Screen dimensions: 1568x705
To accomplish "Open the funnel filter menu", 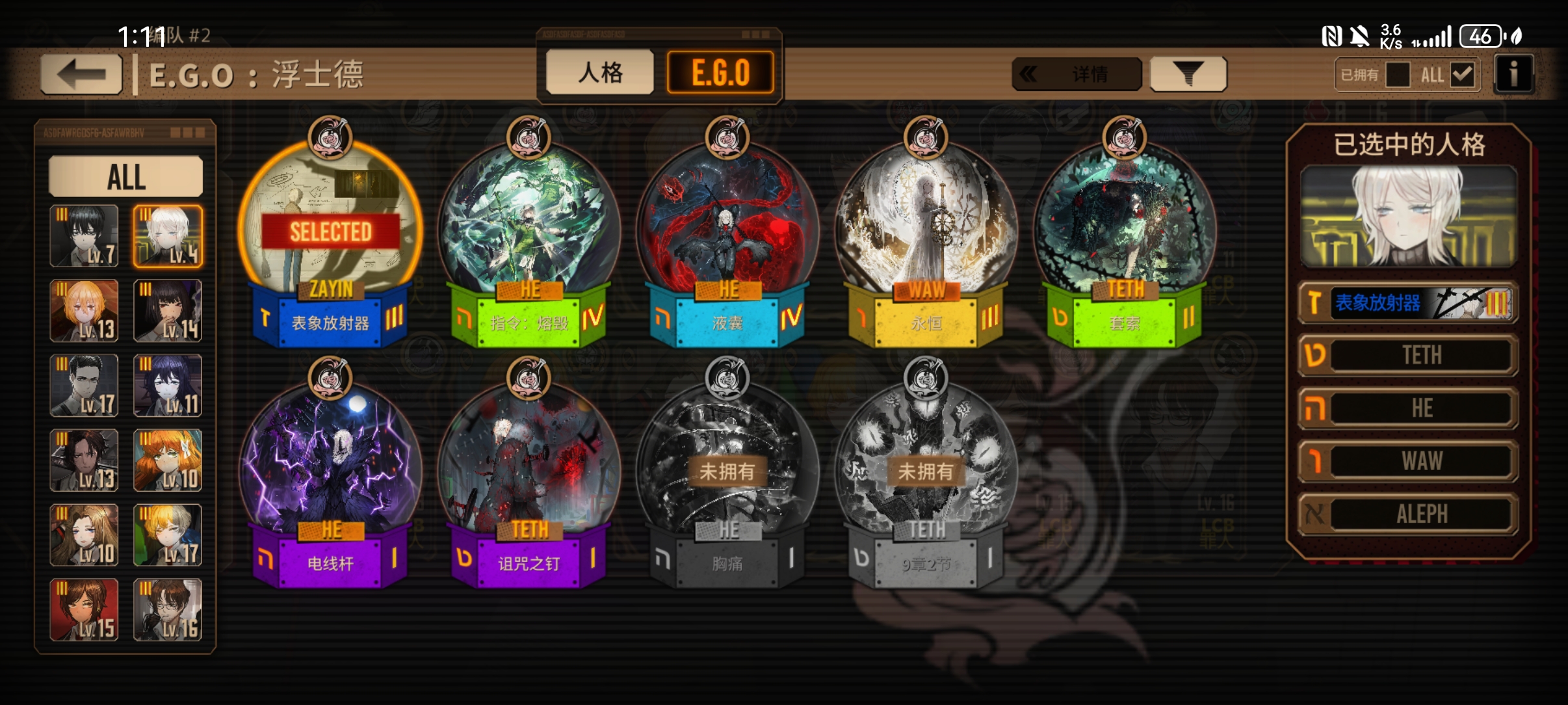I will tap(1188, 74).
